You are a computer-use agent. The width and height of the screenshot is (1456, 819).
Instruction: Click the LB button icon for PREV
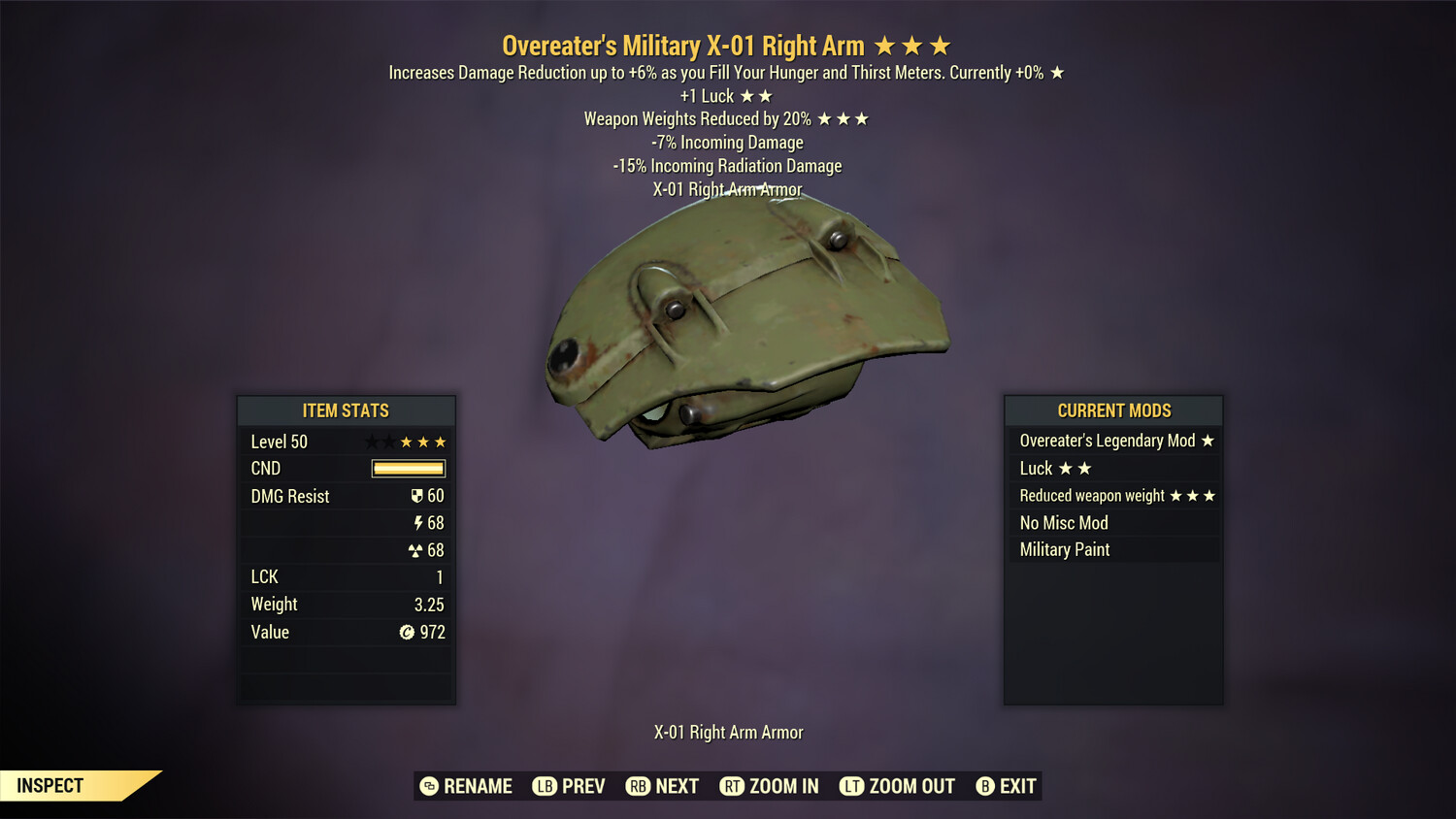545,786
